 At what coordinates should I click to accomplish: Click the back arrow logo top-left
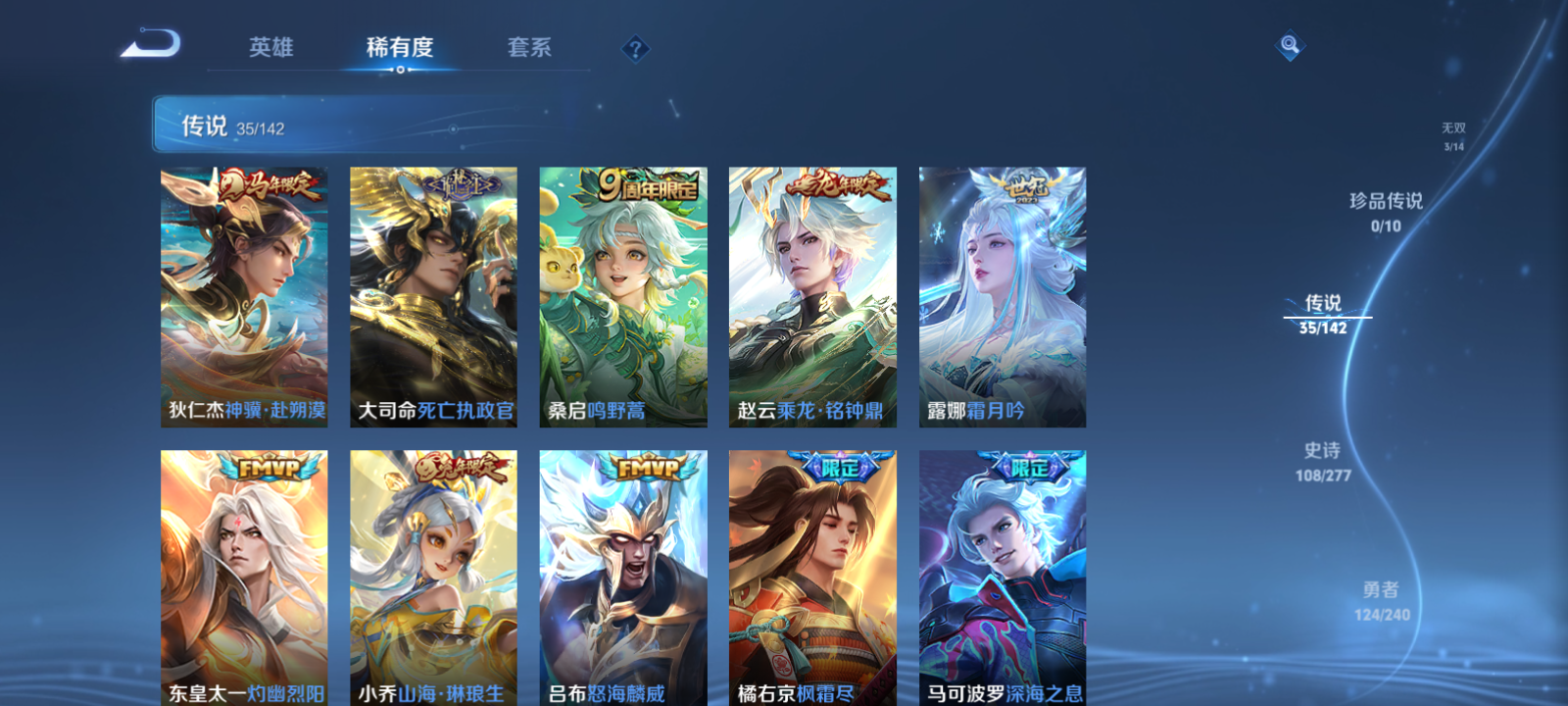[149, 44]
